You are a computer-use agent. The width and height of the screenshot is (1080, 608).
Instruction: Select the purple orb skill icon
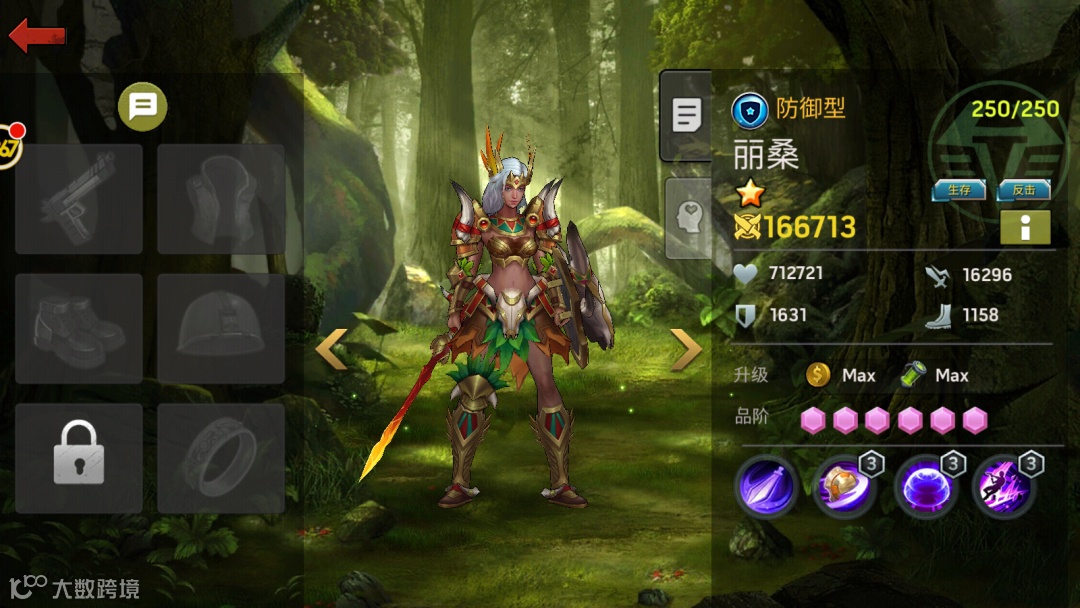(925, 488)
